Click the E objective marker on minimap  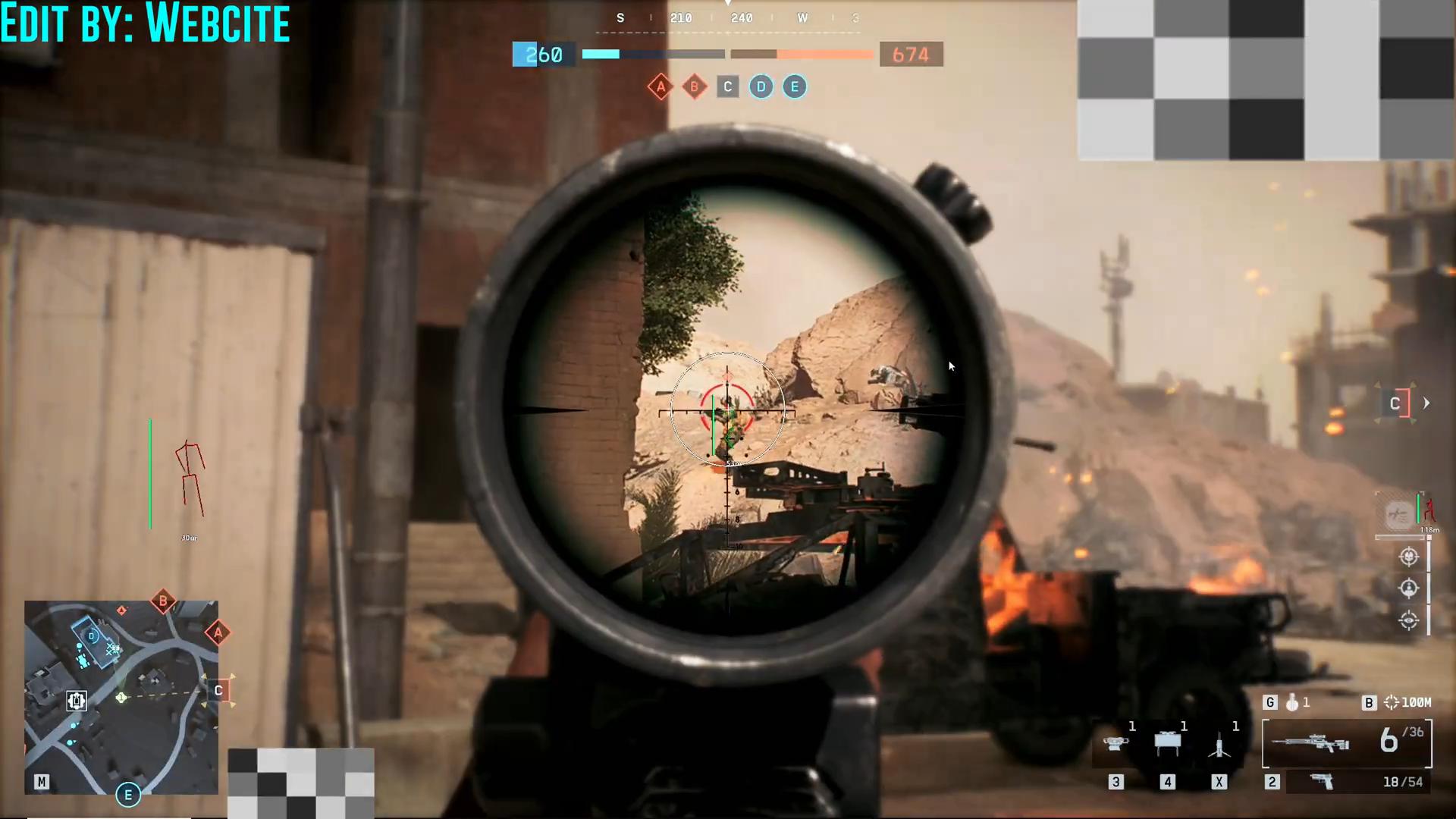(127, 795)
